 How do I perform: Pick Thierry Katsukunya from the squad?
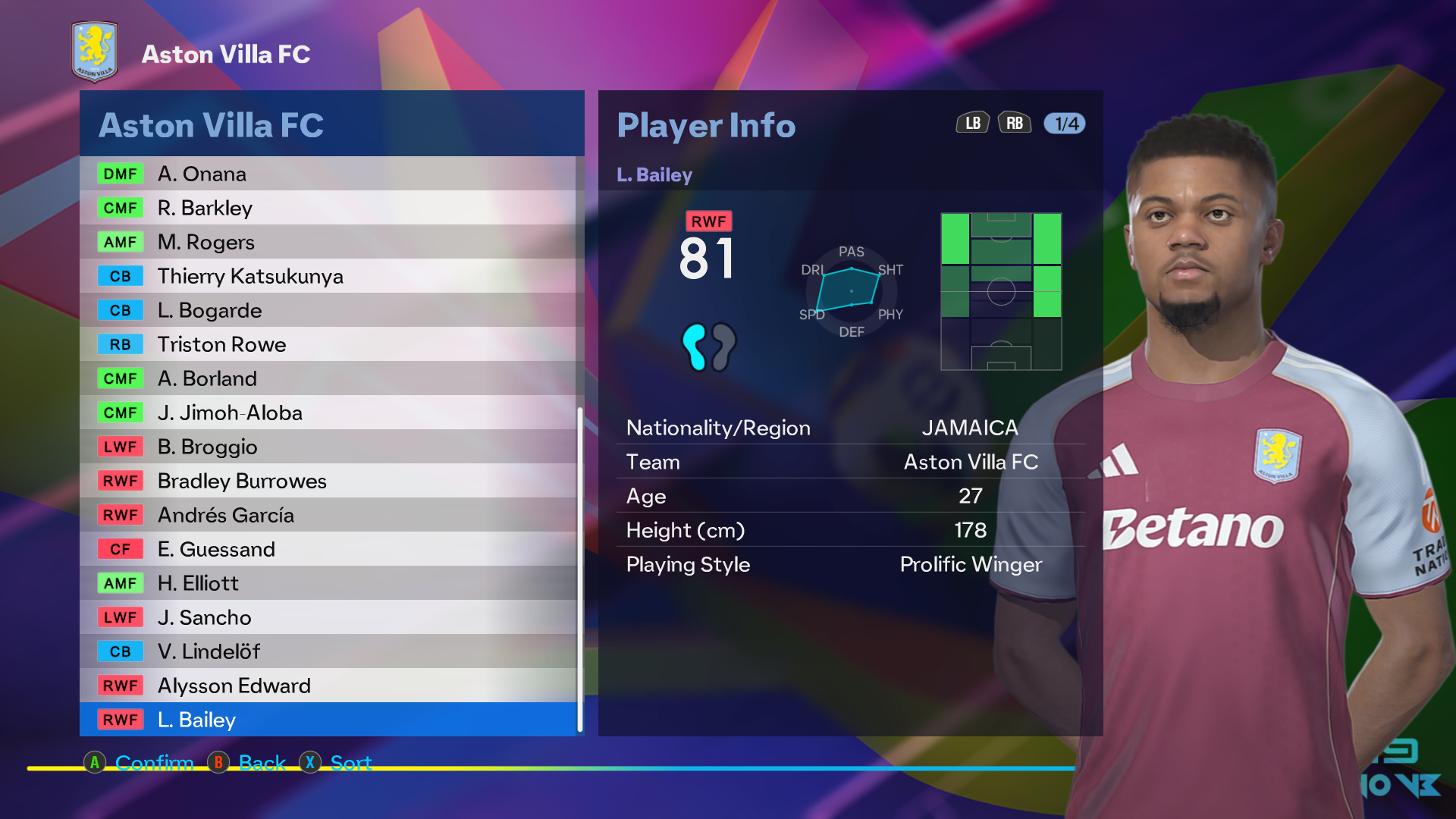(x=328, y=276)
